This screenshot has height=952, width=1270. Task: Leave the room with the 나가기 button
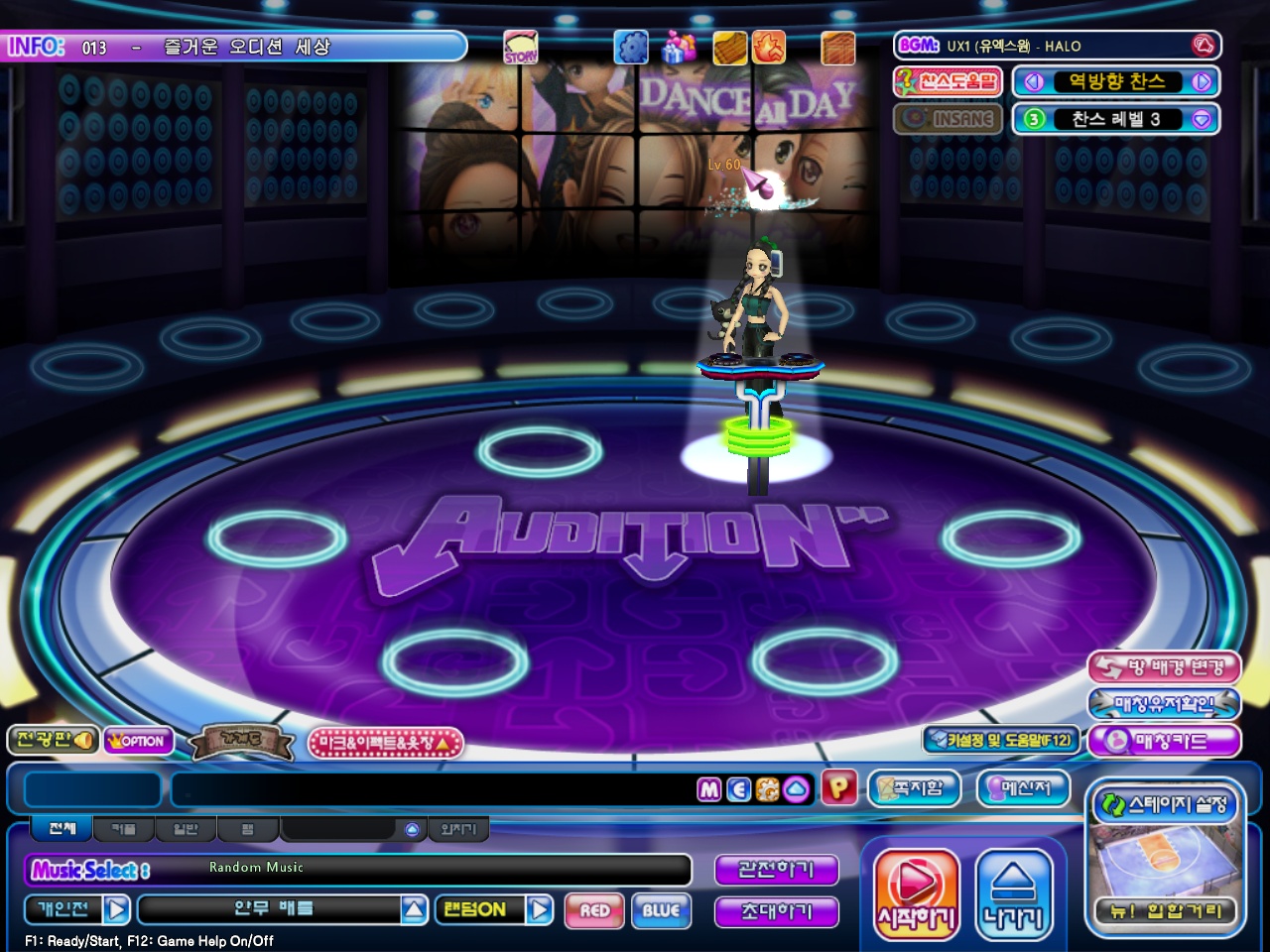click(x=1013, y=892)
